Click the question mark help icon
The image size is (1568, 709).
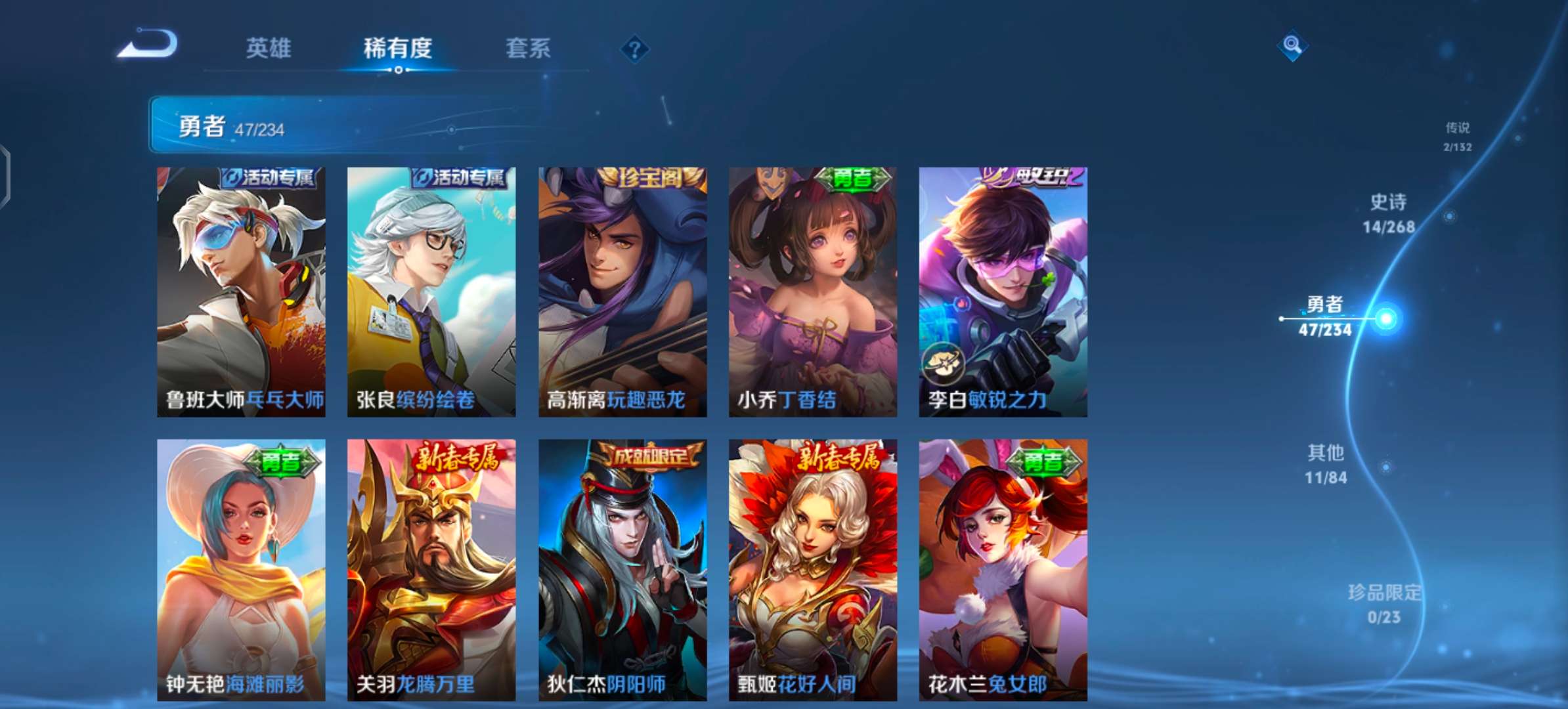(x=633, y=47)
